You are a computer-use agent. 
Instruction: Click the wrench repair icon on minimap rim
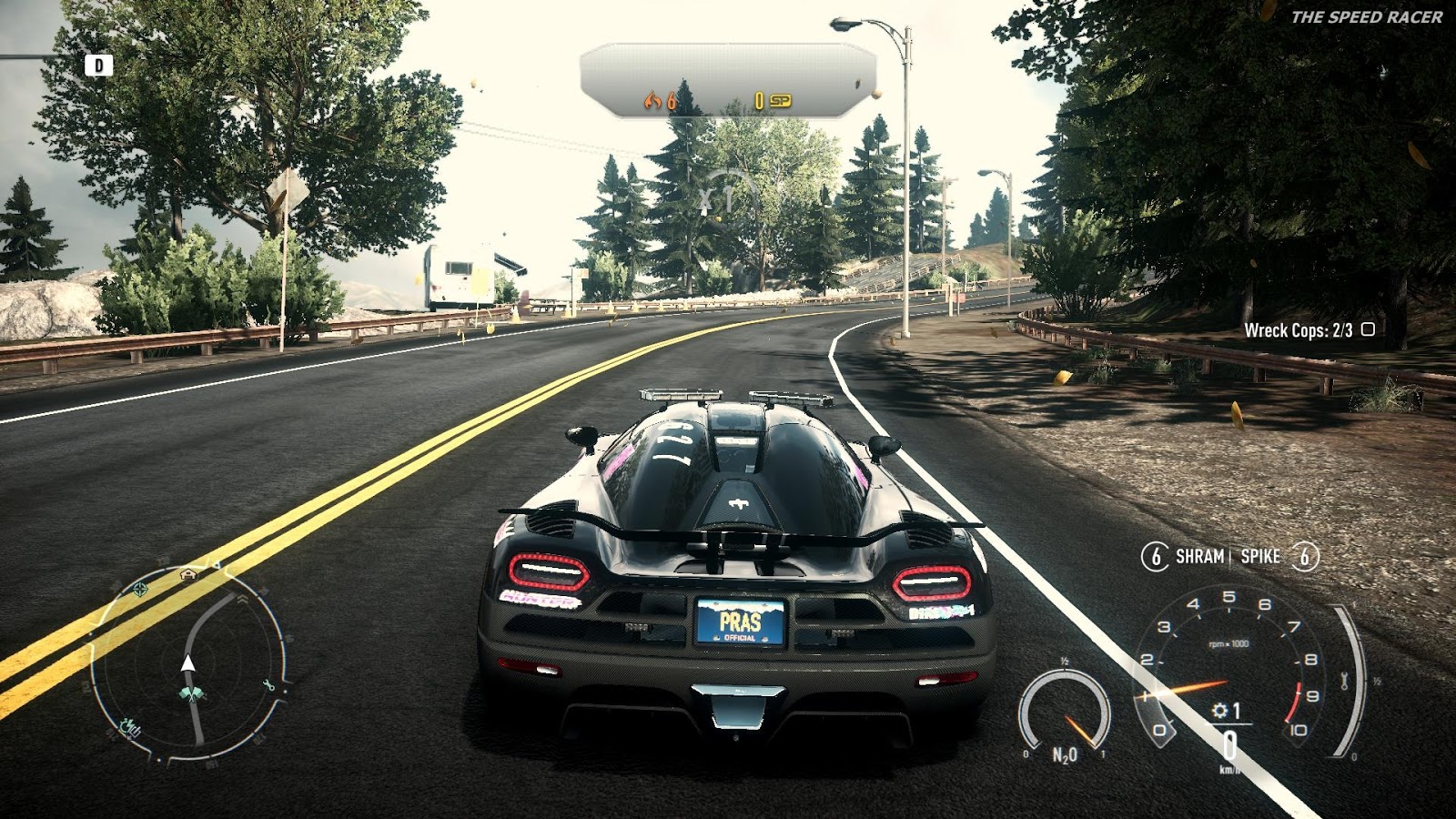click(269, 686)
